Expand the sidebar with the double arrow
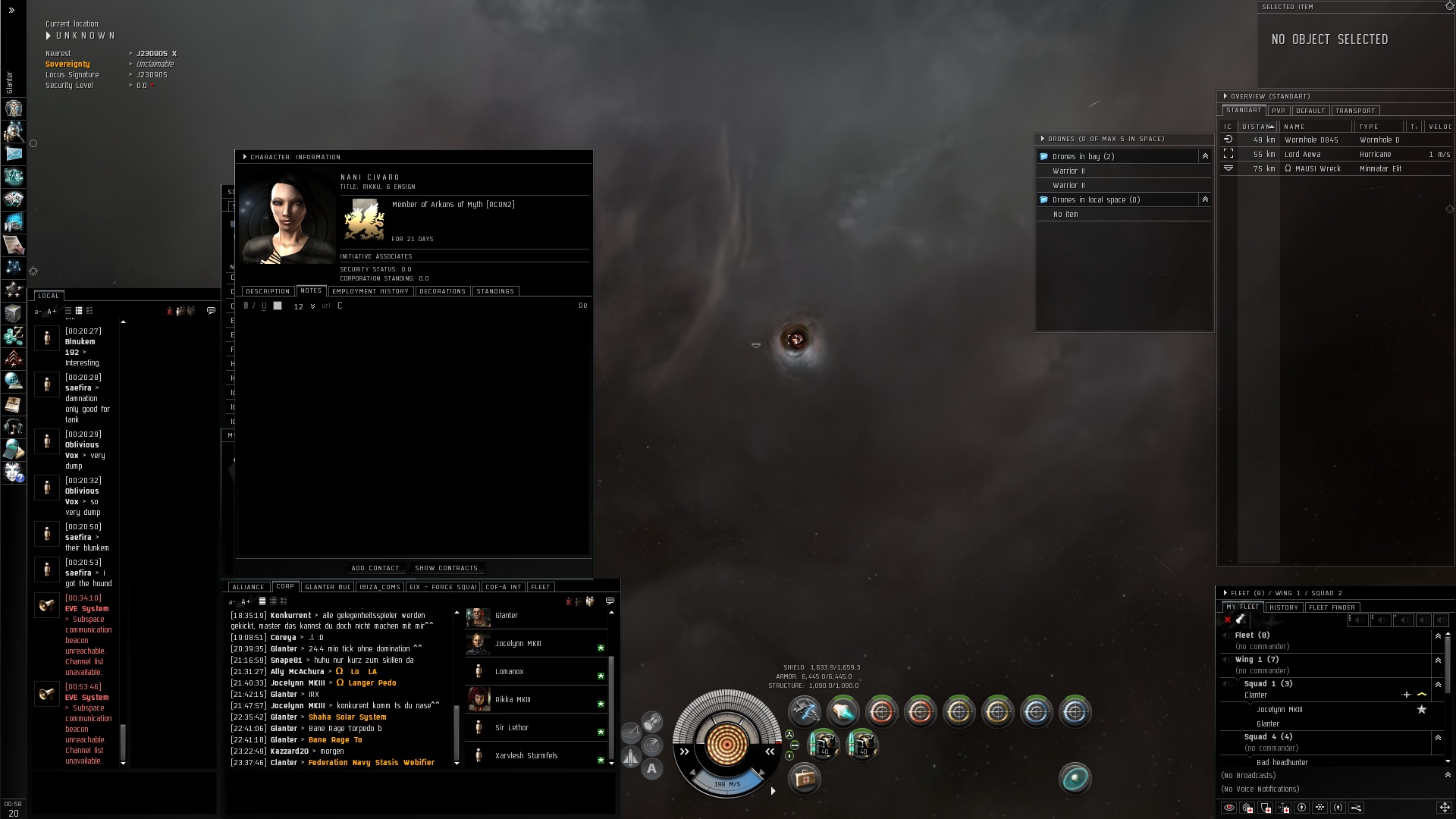This screenshot has width=1456, height=819. pyautogui.click(x=11, y=11)
